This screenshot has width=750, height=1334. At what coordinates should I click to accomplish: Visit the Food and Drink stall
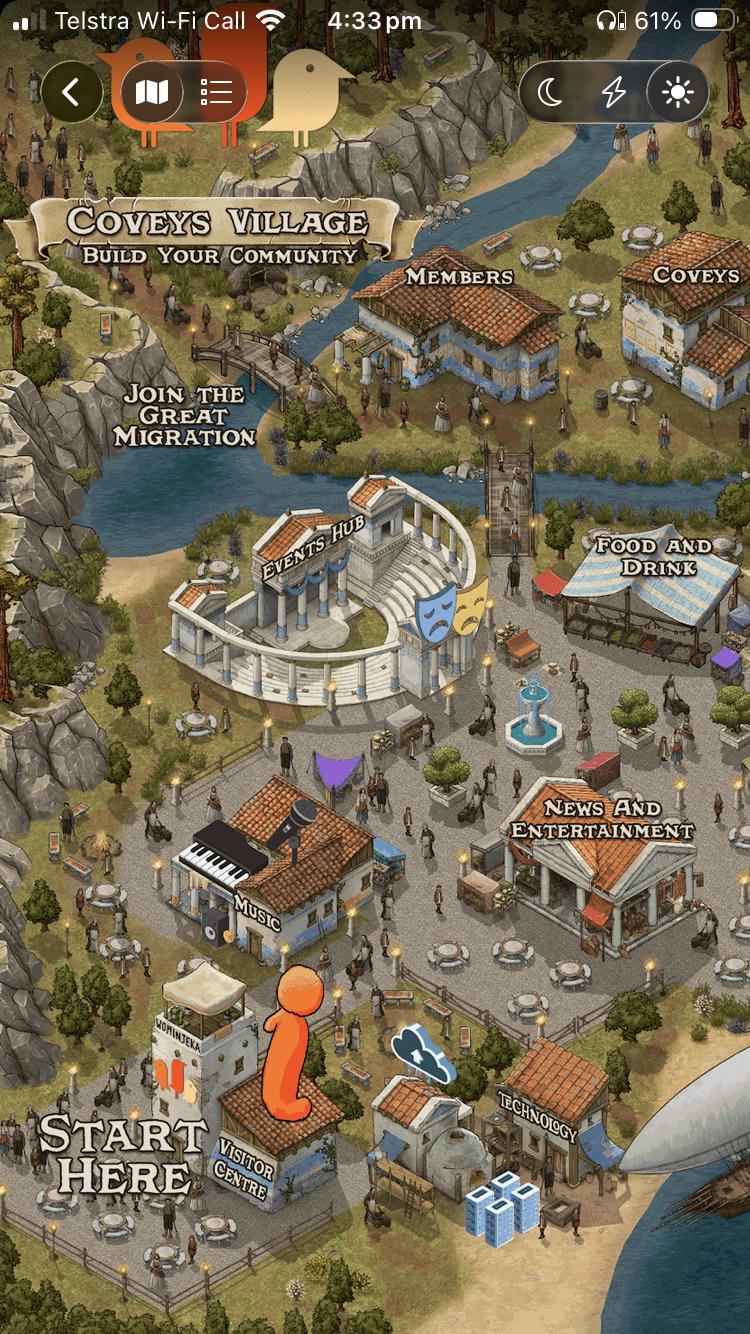[653, 556]
